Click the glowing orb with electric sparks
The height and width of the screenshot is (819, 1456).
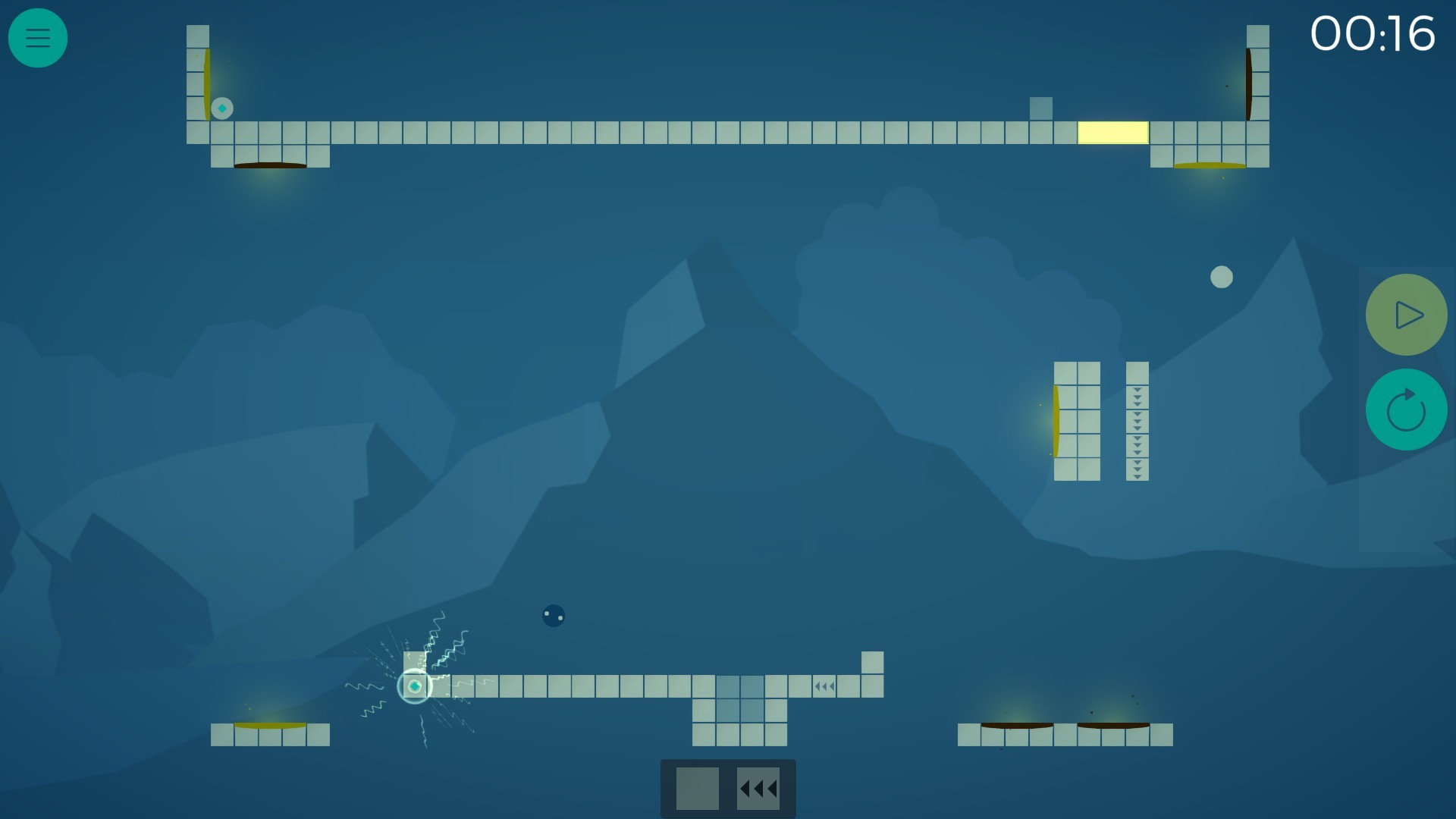415,686
